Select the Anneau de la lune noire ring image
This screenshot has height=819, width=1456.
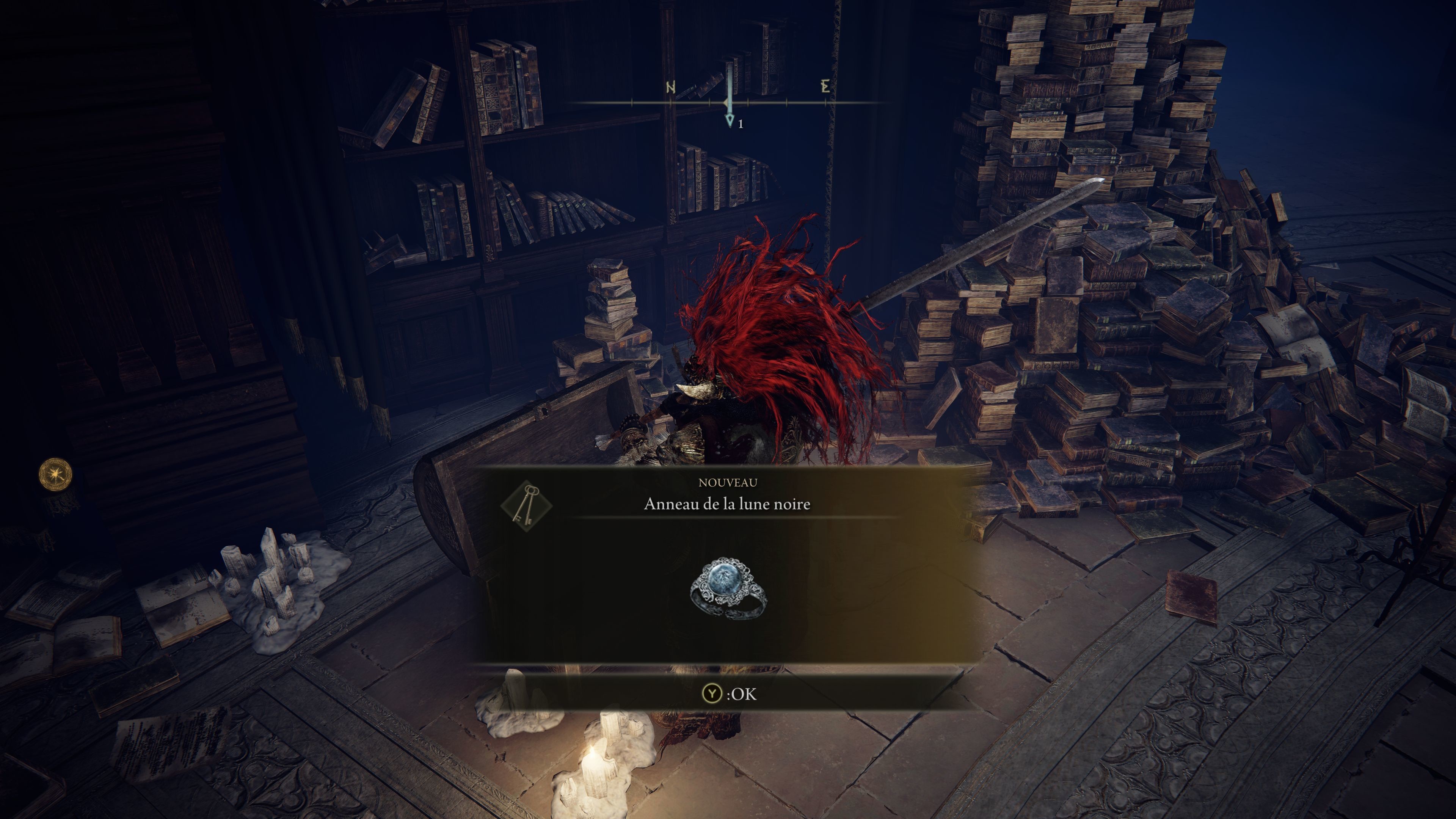point(728,588)
